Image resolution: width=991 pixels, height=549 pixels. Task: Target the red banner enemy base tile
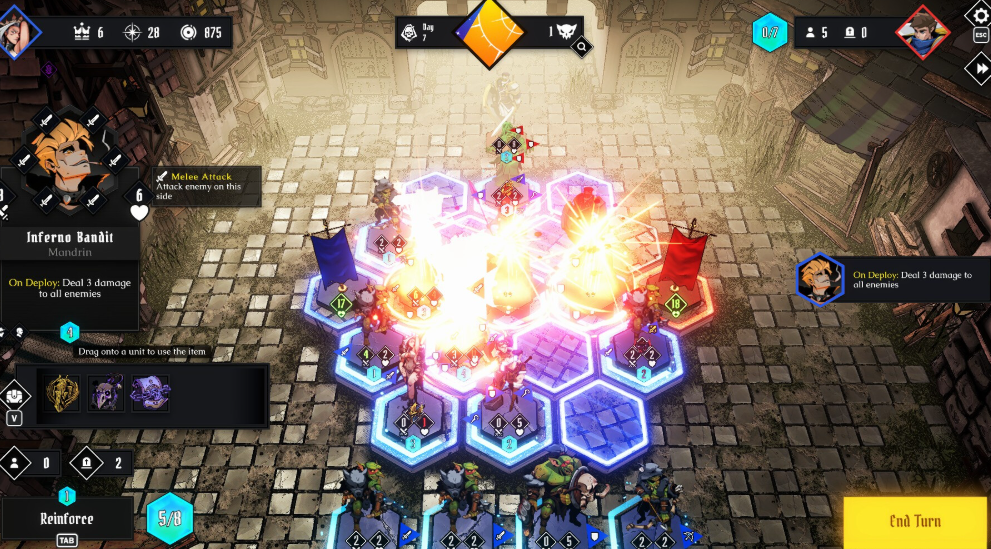677,300
